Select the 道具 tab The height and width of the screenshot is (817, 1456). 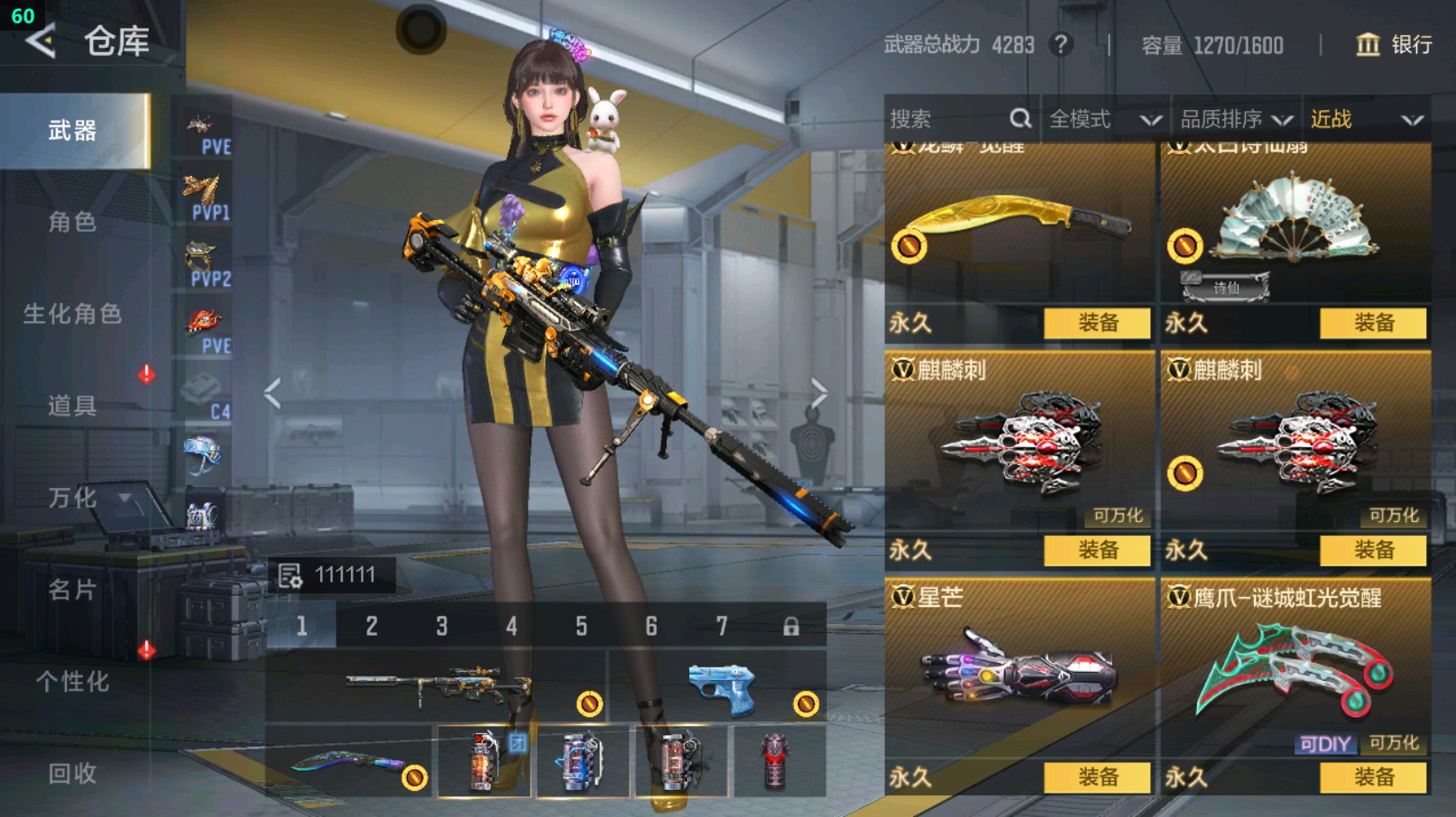pos(72,406)
